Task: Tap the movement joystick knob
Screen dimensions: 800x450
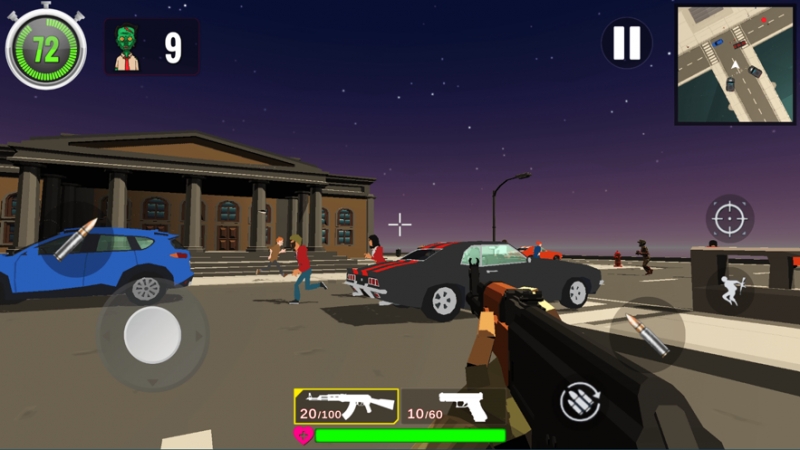Action: pos(152,336)
